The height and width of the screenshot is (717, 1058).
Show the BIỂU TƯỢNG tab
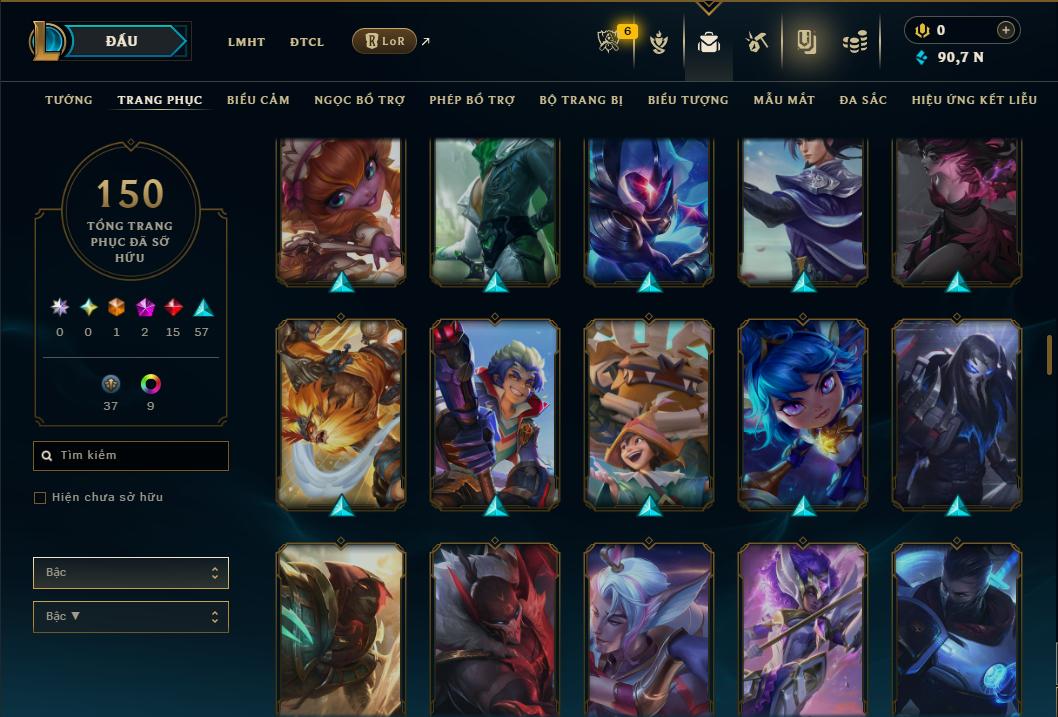[x=688, y=100]
